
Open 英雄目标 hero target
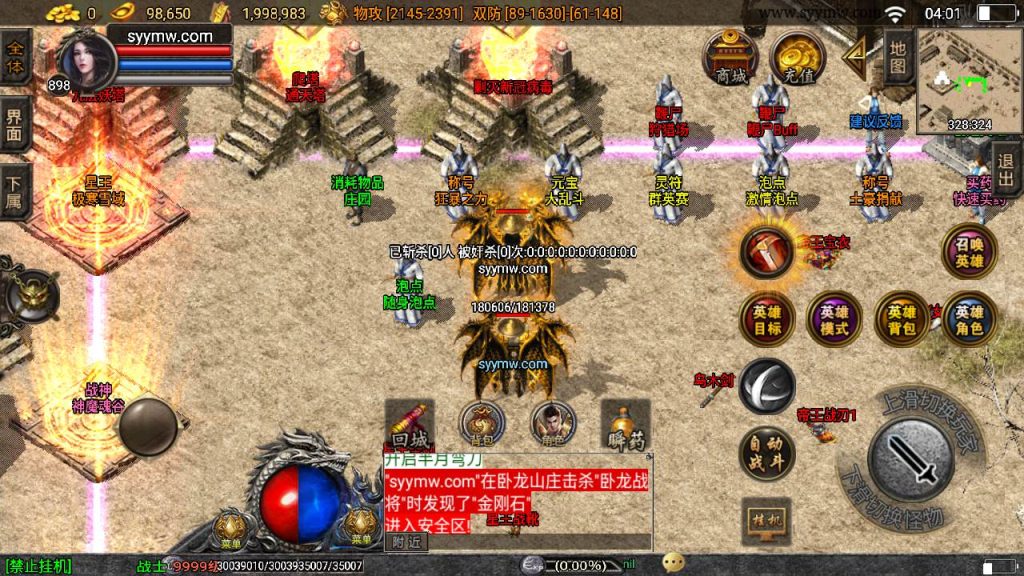pyautogui.click(x=767, y=319)
